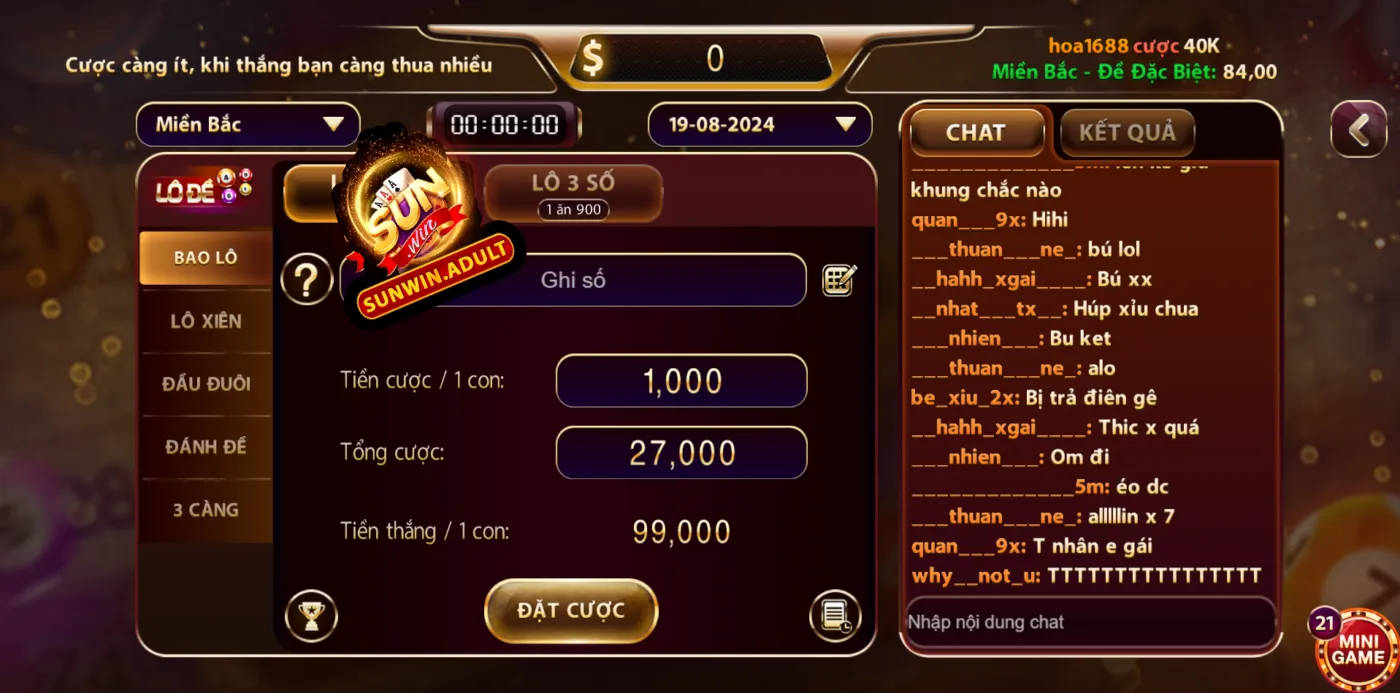Screen dimensions: 1400x693
Task: Show the Kết Quả results tab
Action: coord(1127,133)
